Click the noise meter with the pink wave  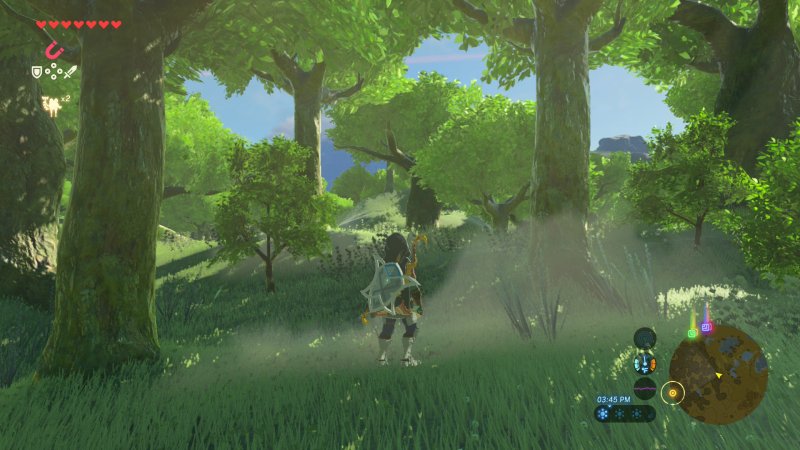pos(645,389)
